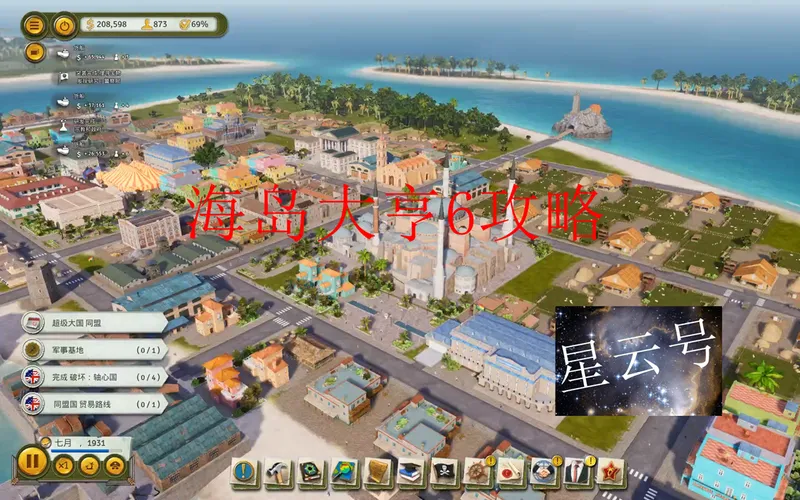Select the 军事基地 objective entry
800x500 pixels.
[90, 350]
